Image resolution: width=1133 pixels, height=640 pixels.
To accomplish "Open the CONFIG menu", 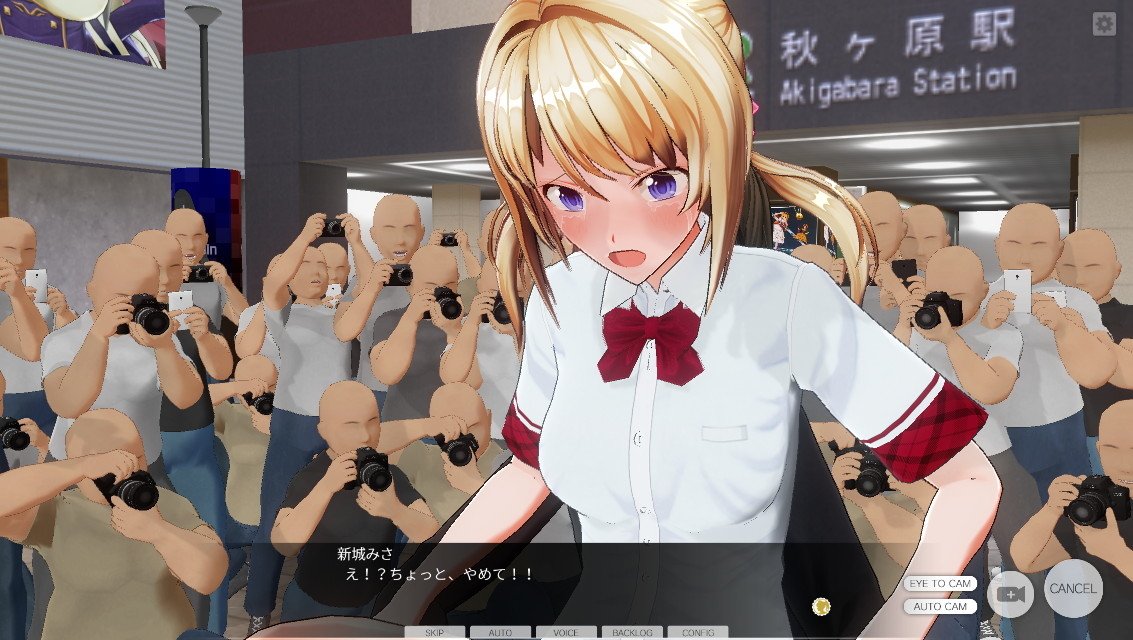I will 698,632.
